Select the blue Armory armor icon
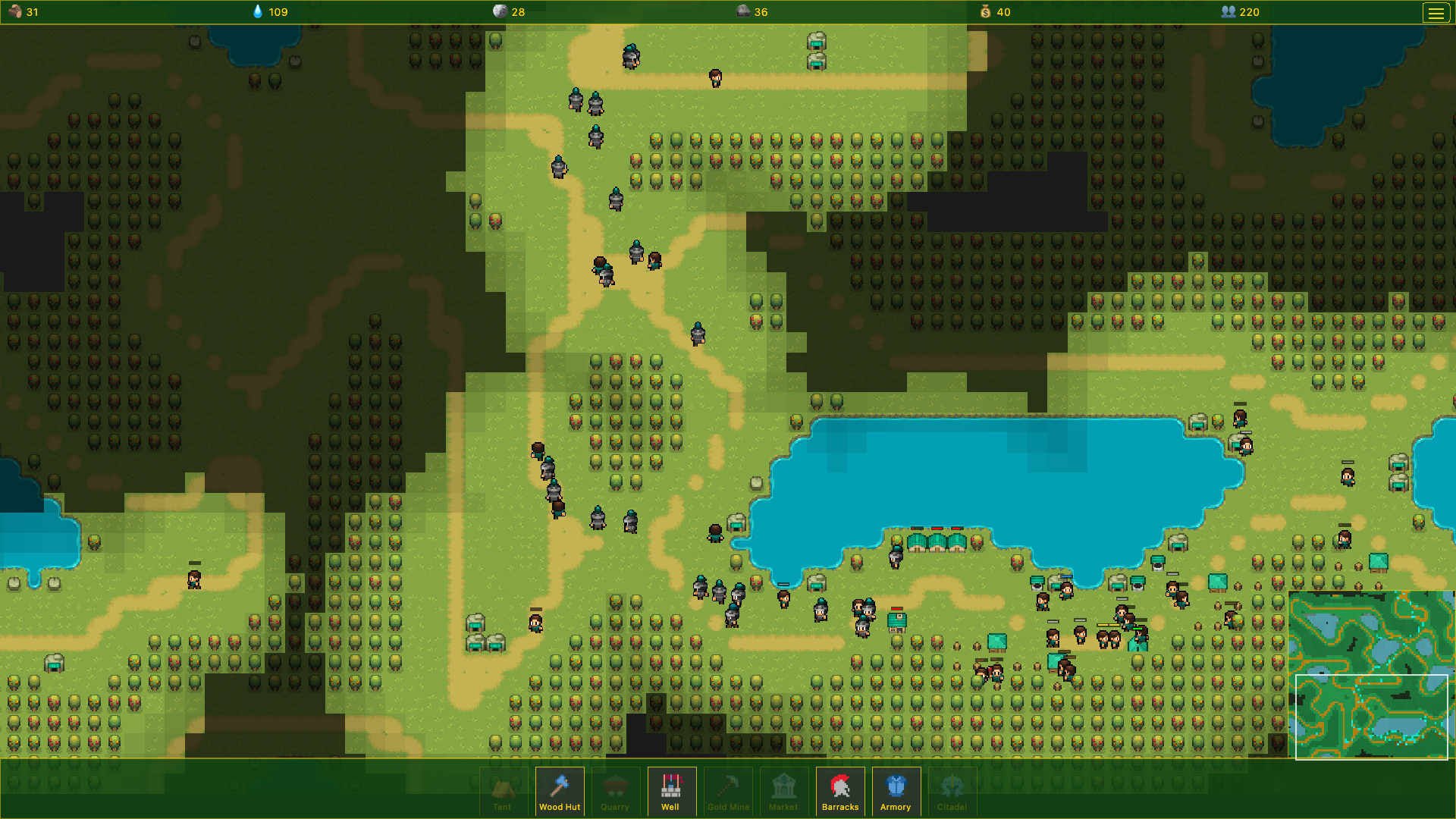1456x819 pixels. click(896, 785)
